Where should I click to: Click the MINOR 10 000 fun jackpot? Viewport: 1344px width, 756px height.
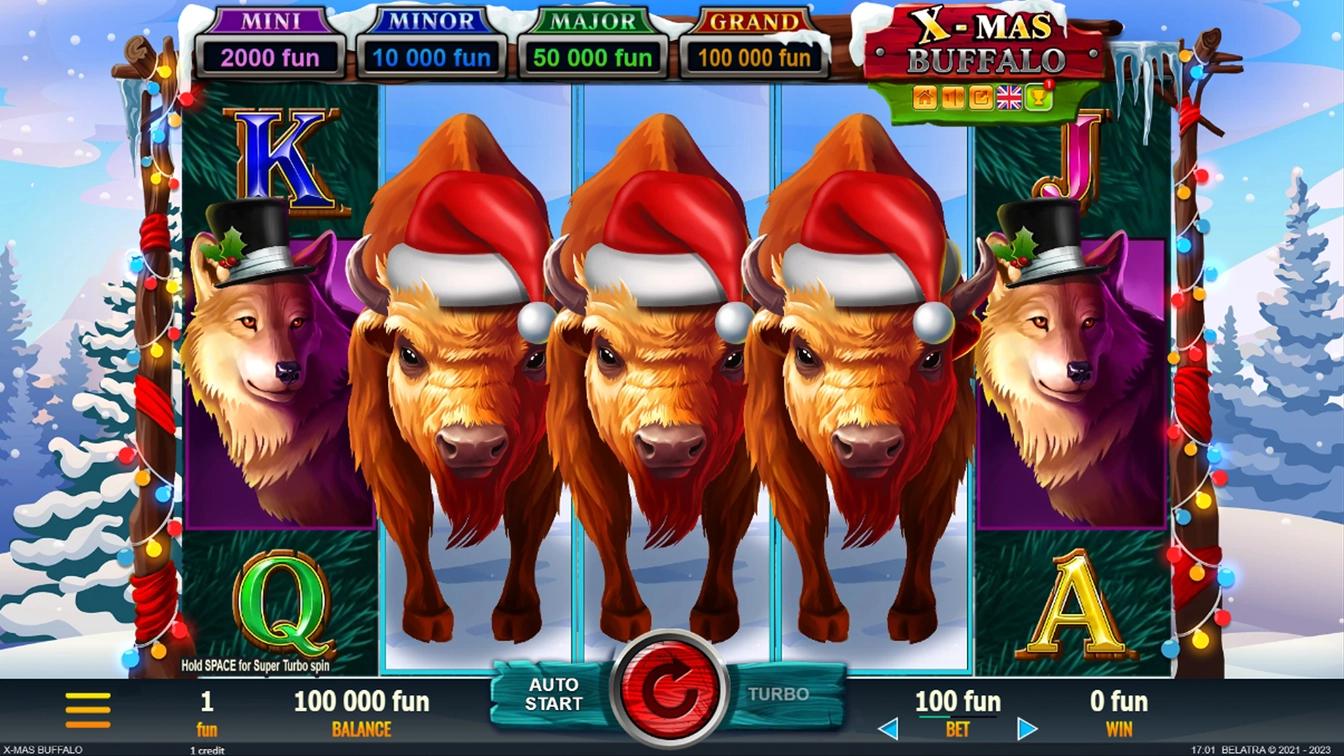[x=431, y=58]
